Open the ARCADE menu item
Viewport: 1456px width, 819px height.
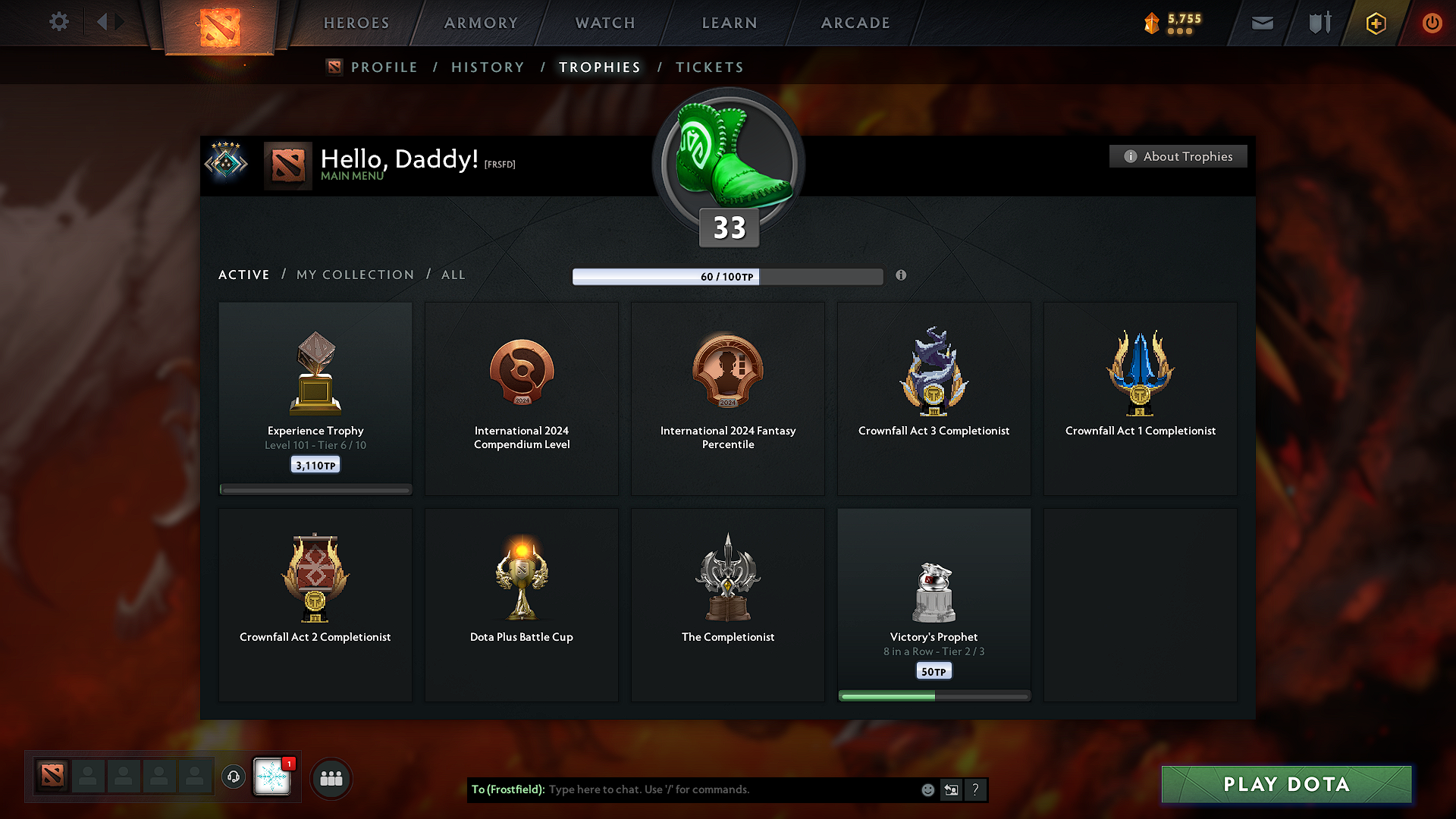pos(855,23)
